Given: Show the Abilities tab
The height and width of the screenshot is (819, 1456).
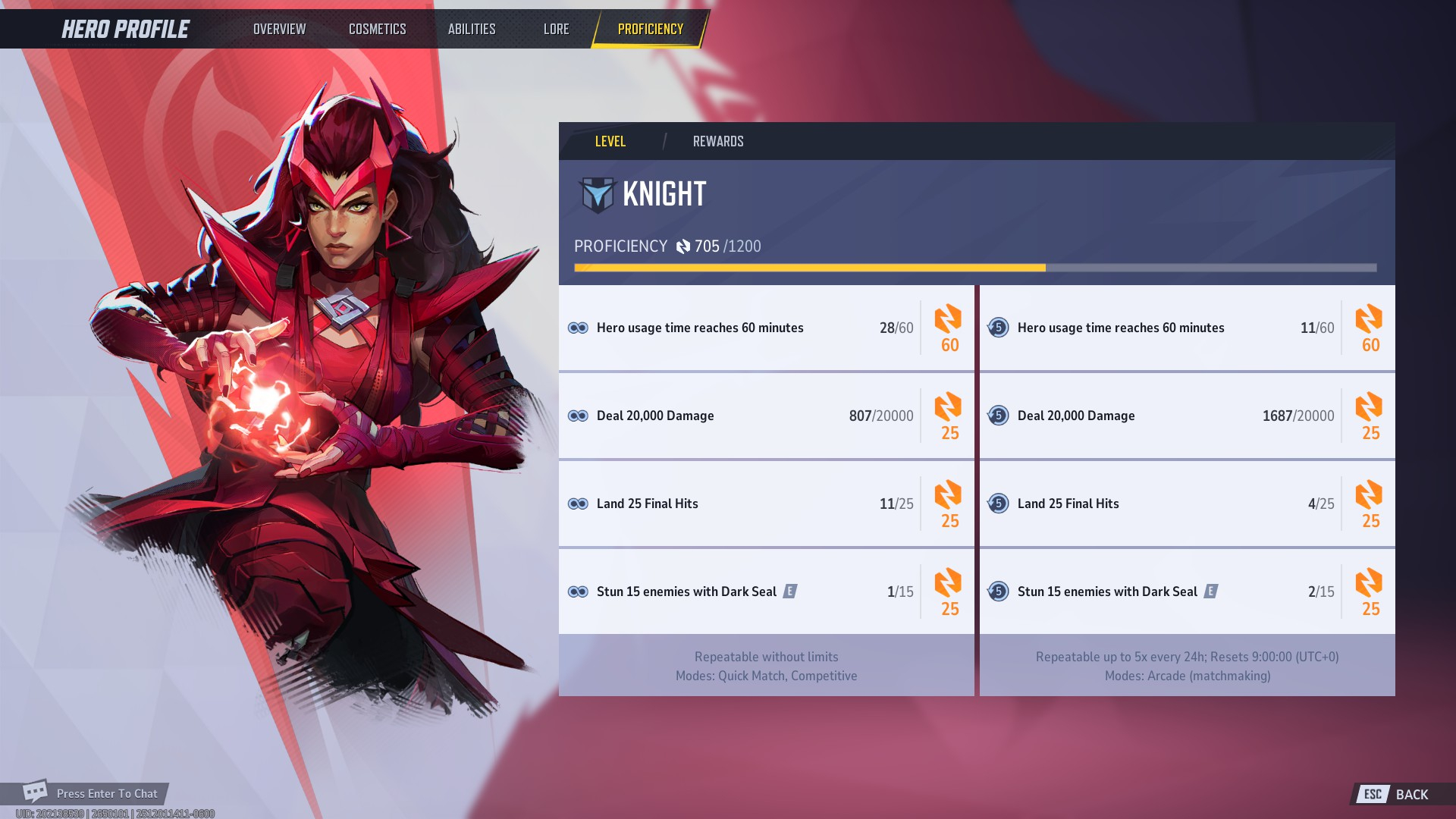Looking at the screenshot, I should [471, 29].
